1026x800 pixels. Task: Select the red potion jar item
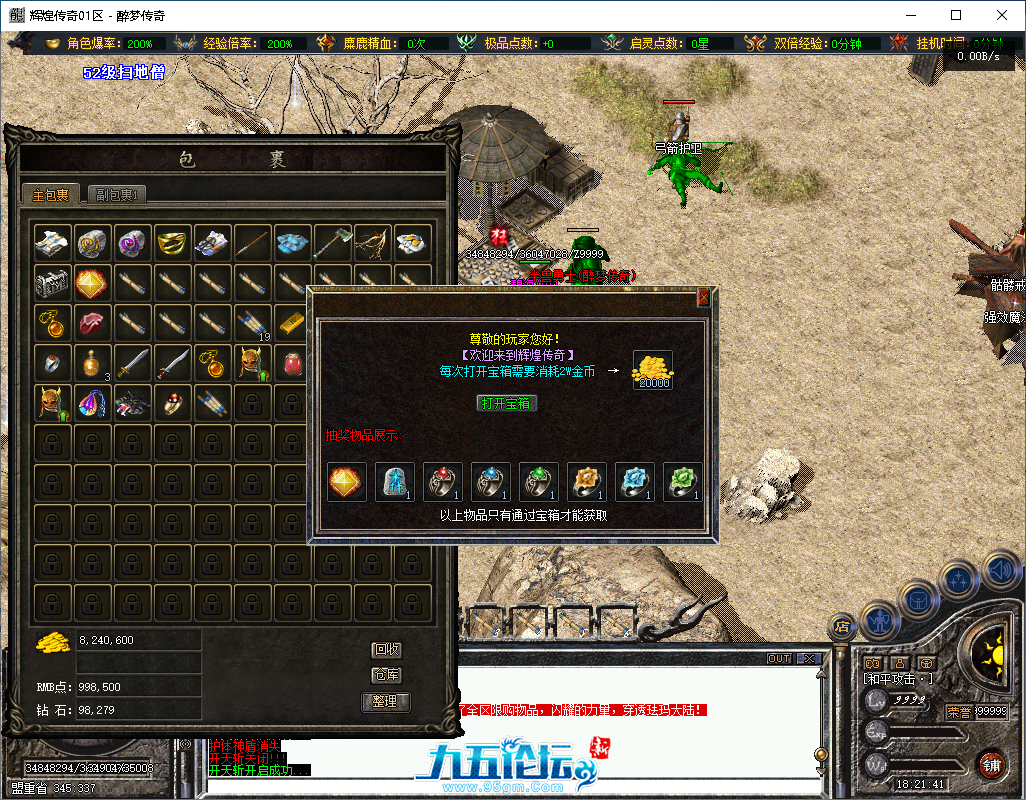pyautogui.click(x=293, y=362)
